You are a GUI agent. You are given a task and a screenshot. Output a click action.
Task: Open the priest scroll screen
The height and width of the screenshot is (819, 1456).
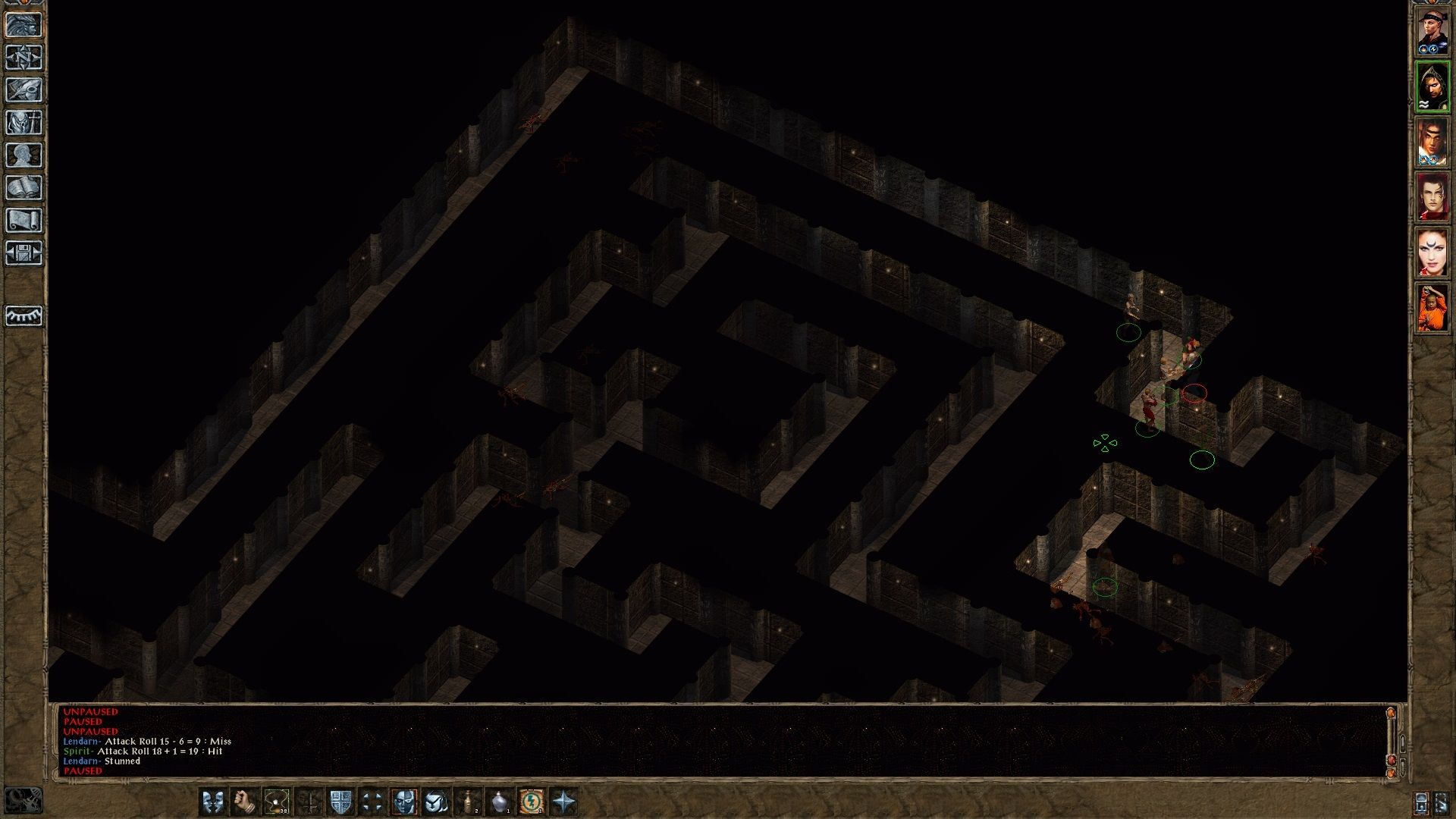pos(24,221)
